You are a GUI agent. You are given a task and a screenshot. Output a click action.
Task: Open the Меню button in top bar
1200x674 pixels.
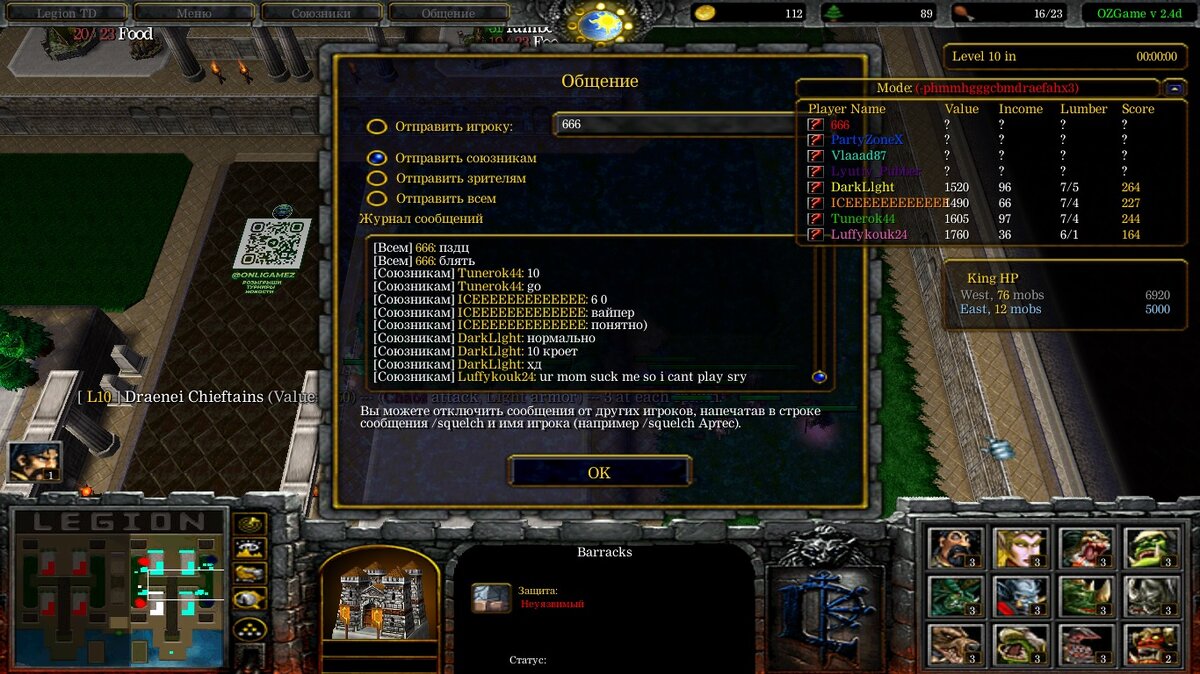coord(193,14)
